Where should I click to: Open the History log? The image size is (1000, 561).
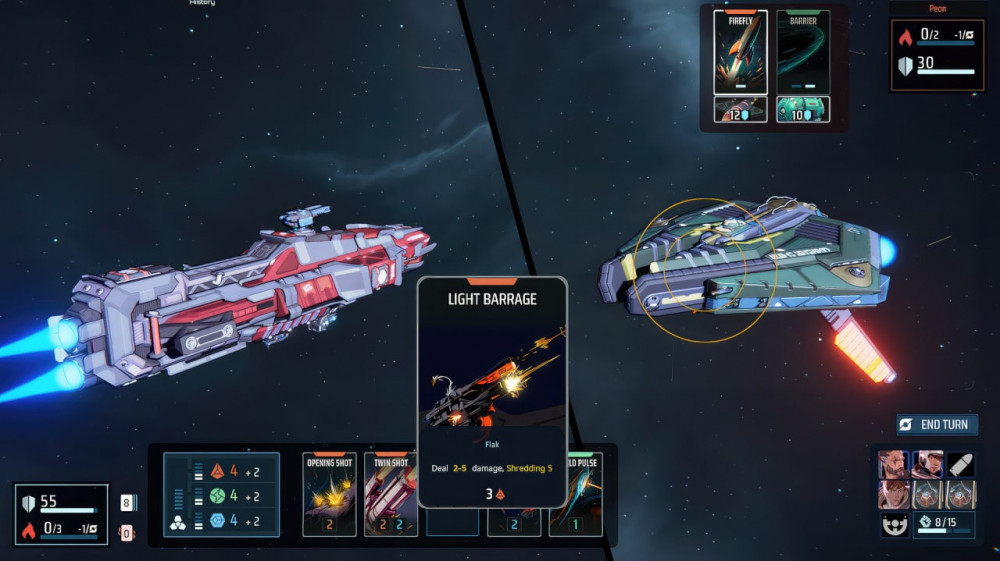[203, 3]
